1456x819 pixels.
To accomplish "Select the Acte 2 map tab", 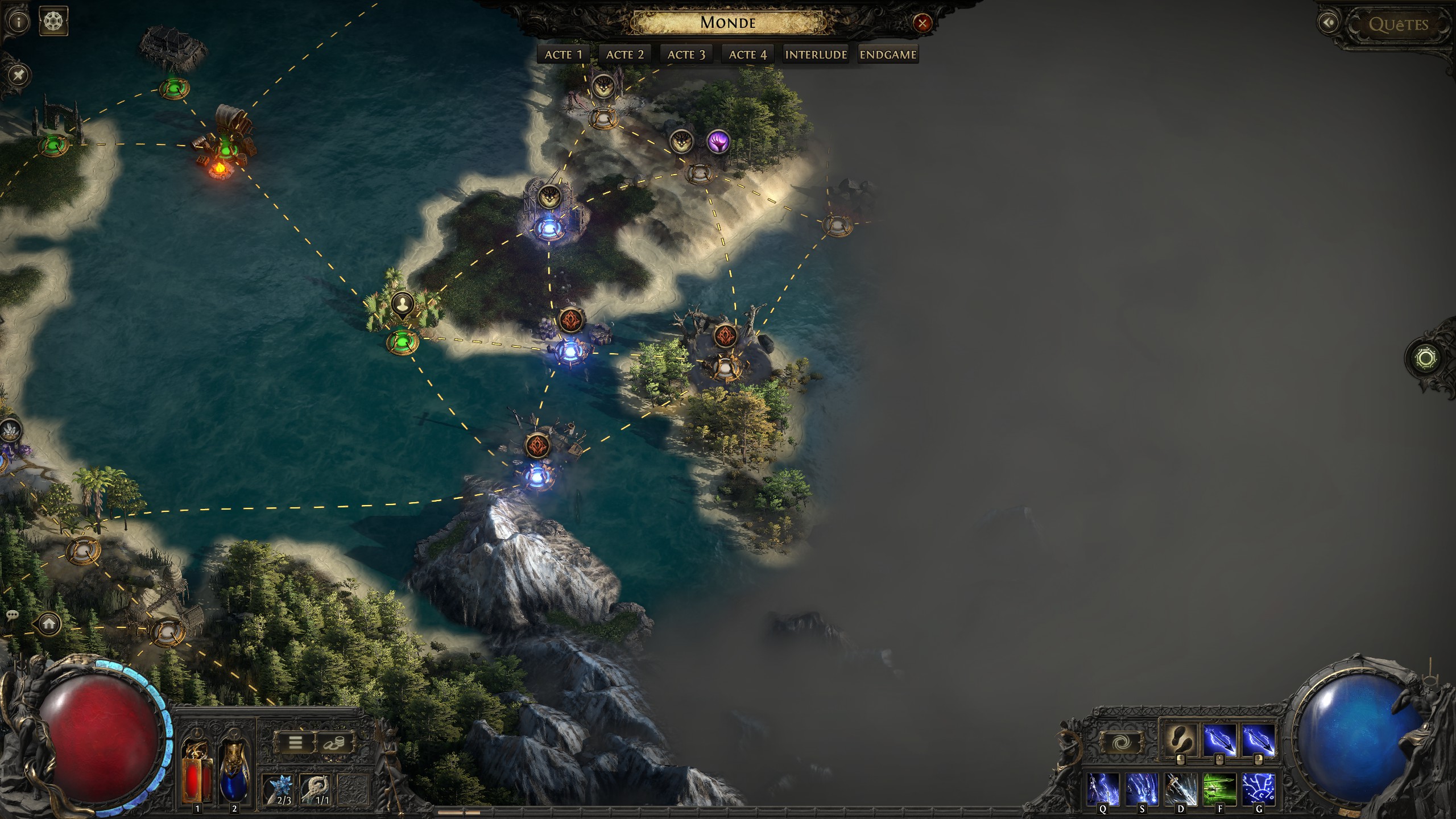I will pos(624,55).
